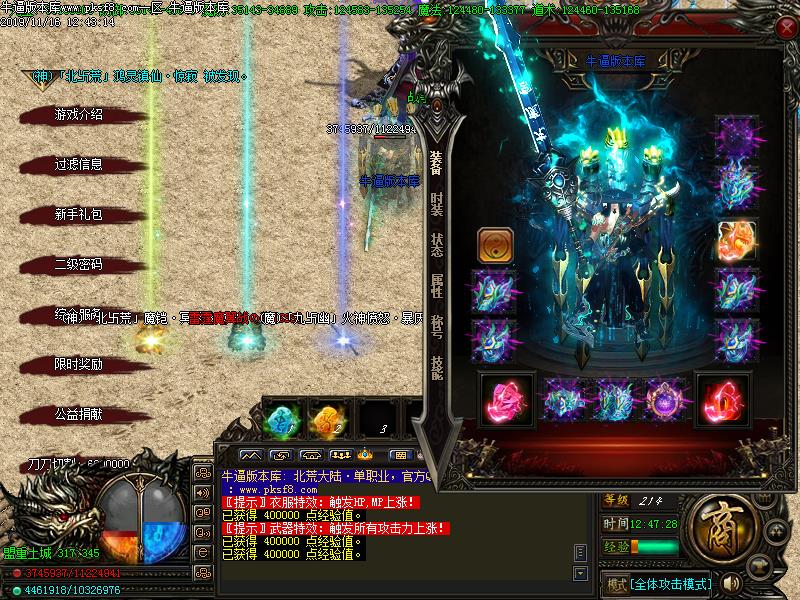
Task: Use the blue-green potion in hotbar
Action: click(x=282, y=420)
